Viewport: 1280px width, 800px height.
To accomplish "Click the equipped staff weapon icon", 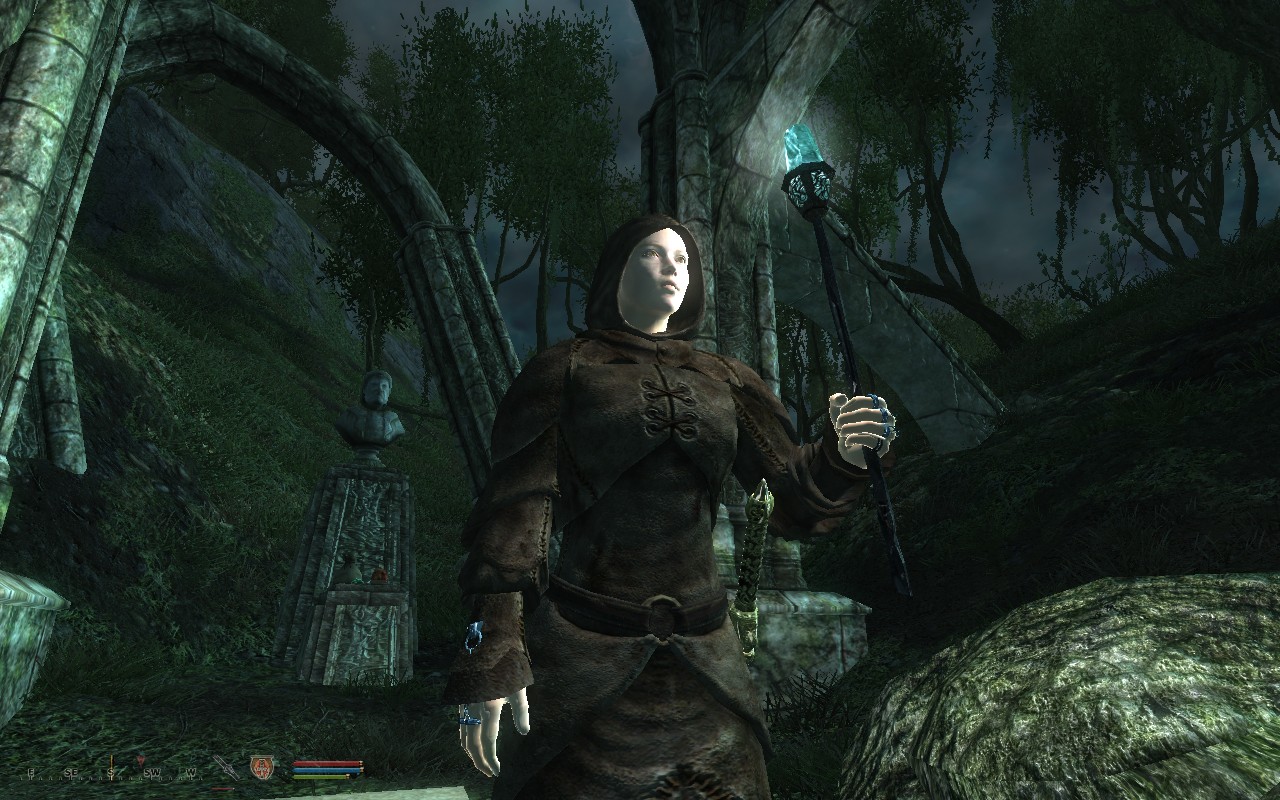I will [x=225, y=768].
